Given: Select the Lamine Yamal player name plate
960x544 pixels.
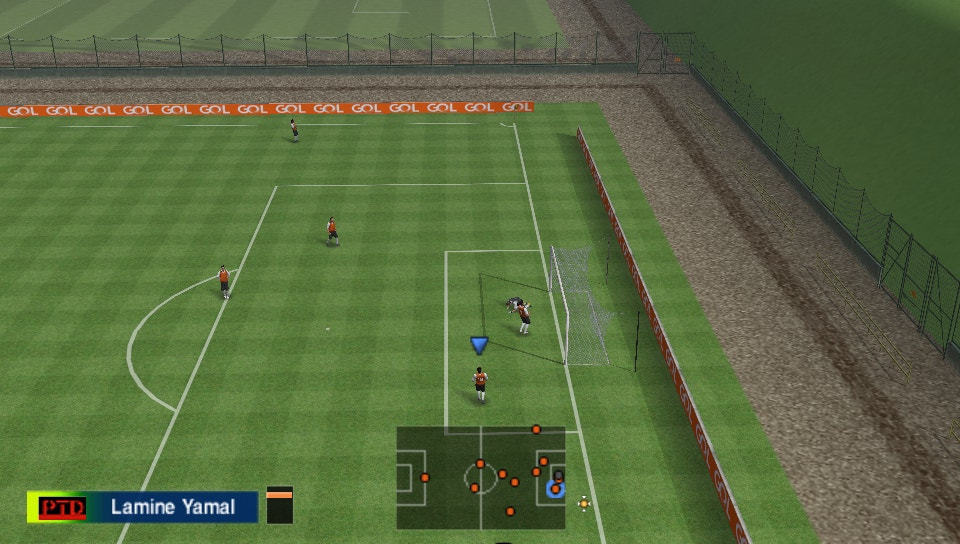Looking at the screenshot, I should coord(173,507).
